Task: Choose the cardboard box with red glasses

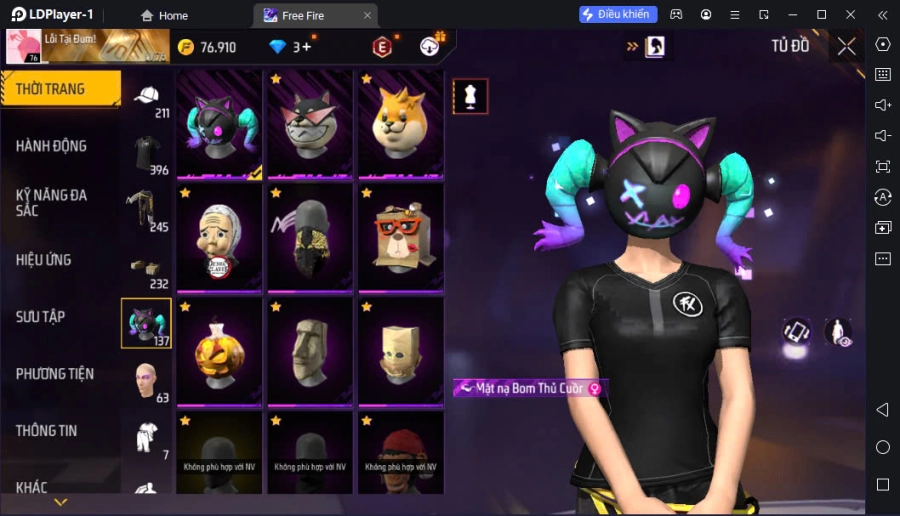Action: 400,238
